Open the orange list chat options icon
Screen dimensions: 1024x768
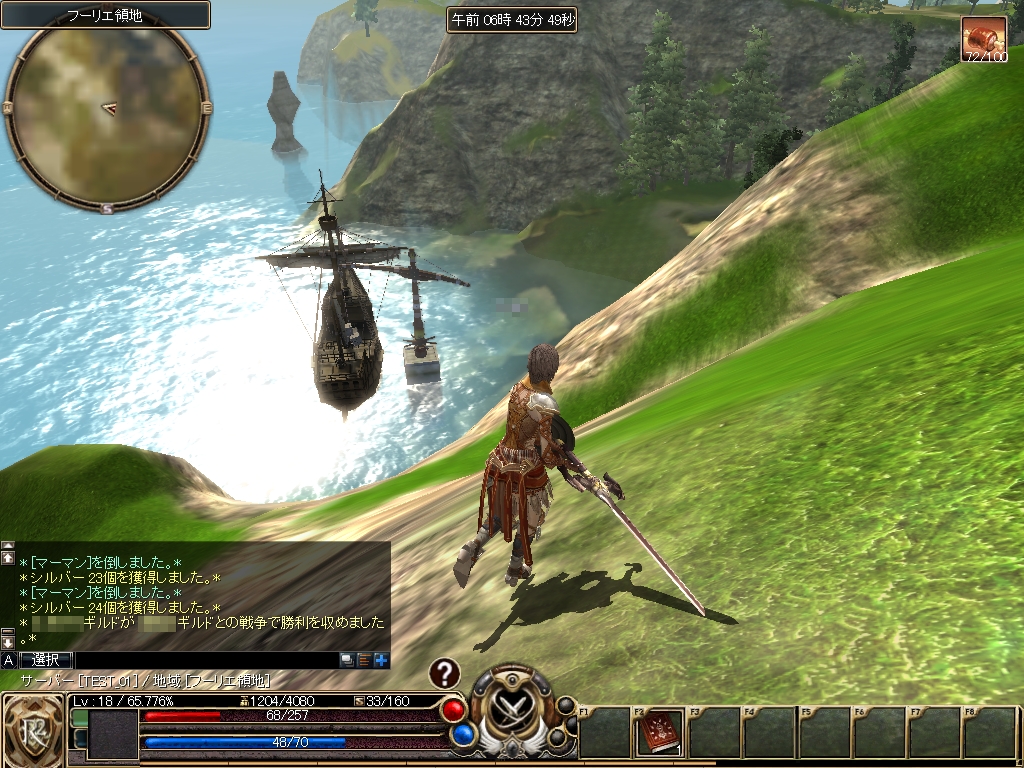tap(364, 660)
